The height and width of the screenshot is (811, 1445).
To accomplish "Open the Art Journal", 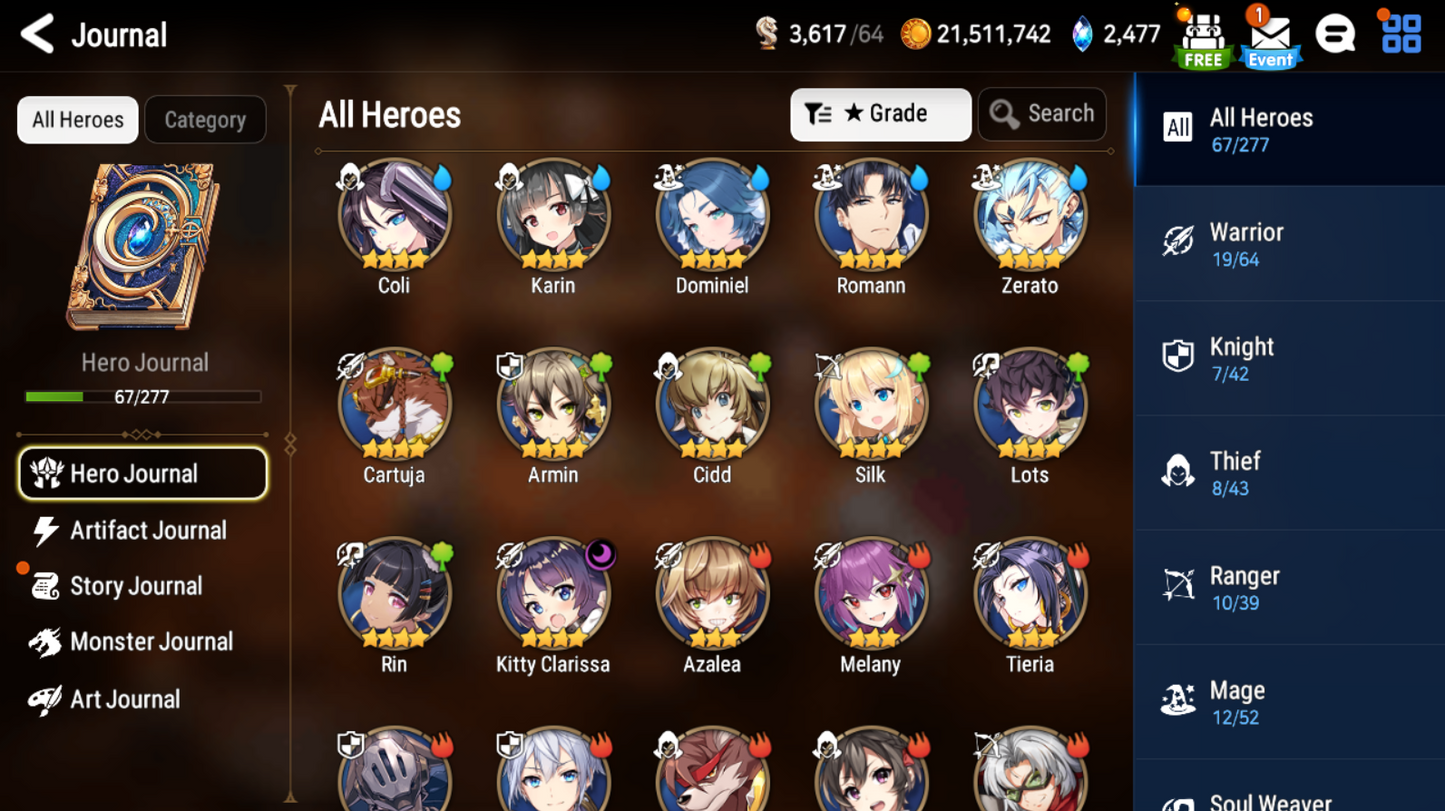I will 124,698.
